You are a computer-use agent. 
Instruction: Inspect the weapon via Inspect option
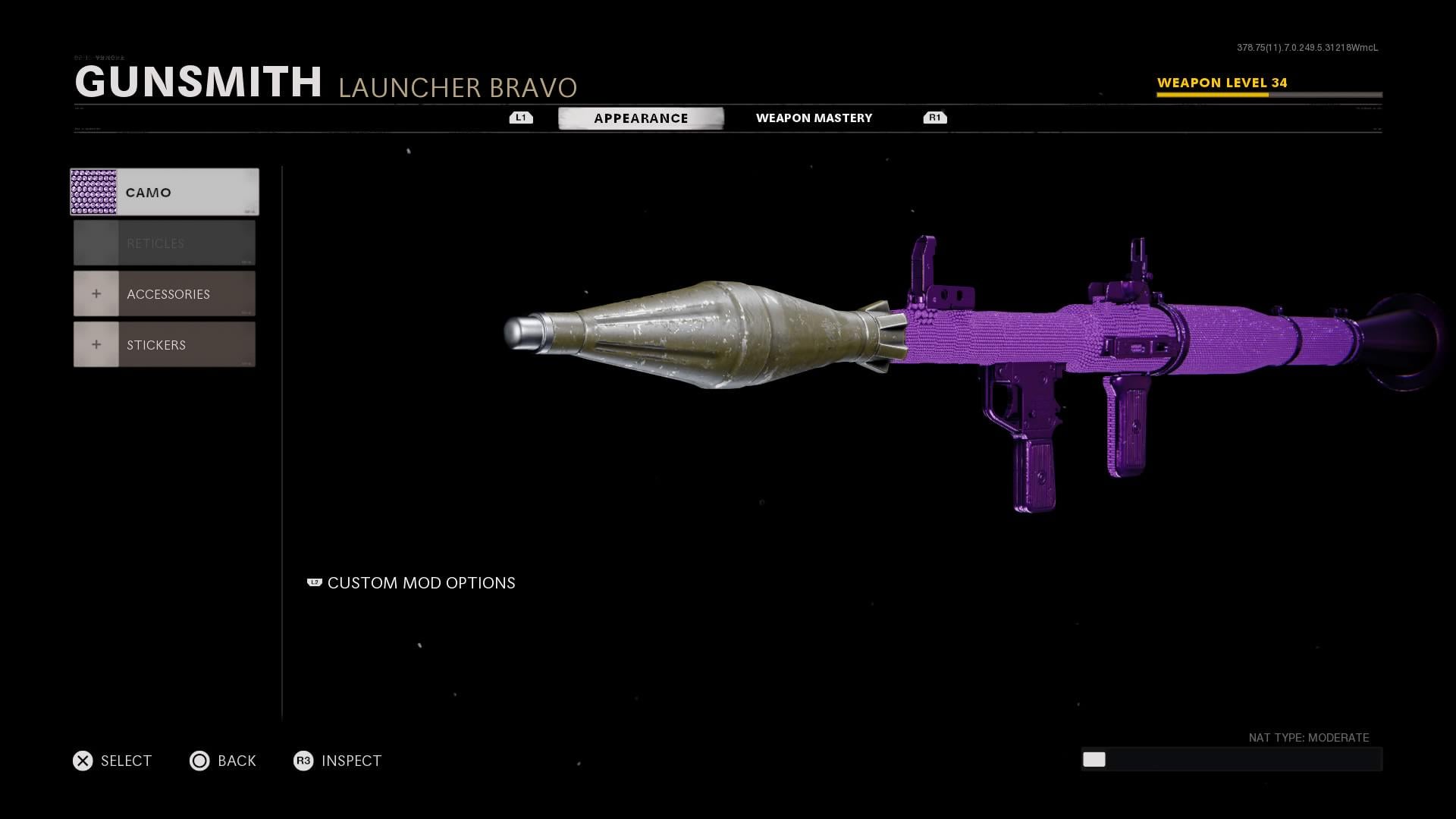338,761
